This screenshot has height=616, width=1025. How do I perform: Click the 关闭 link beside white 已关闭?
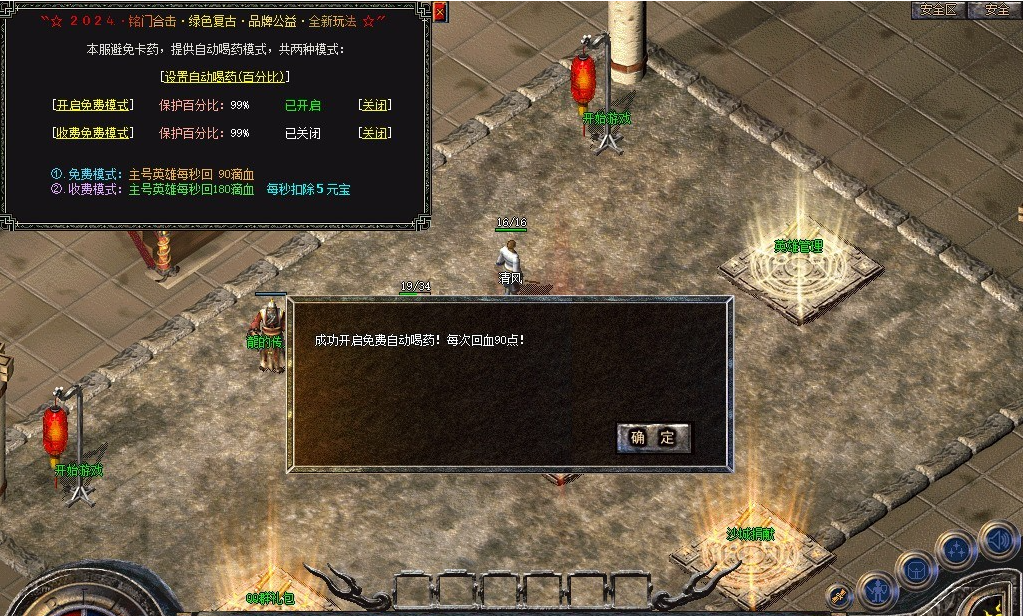[x=374, y=133]
